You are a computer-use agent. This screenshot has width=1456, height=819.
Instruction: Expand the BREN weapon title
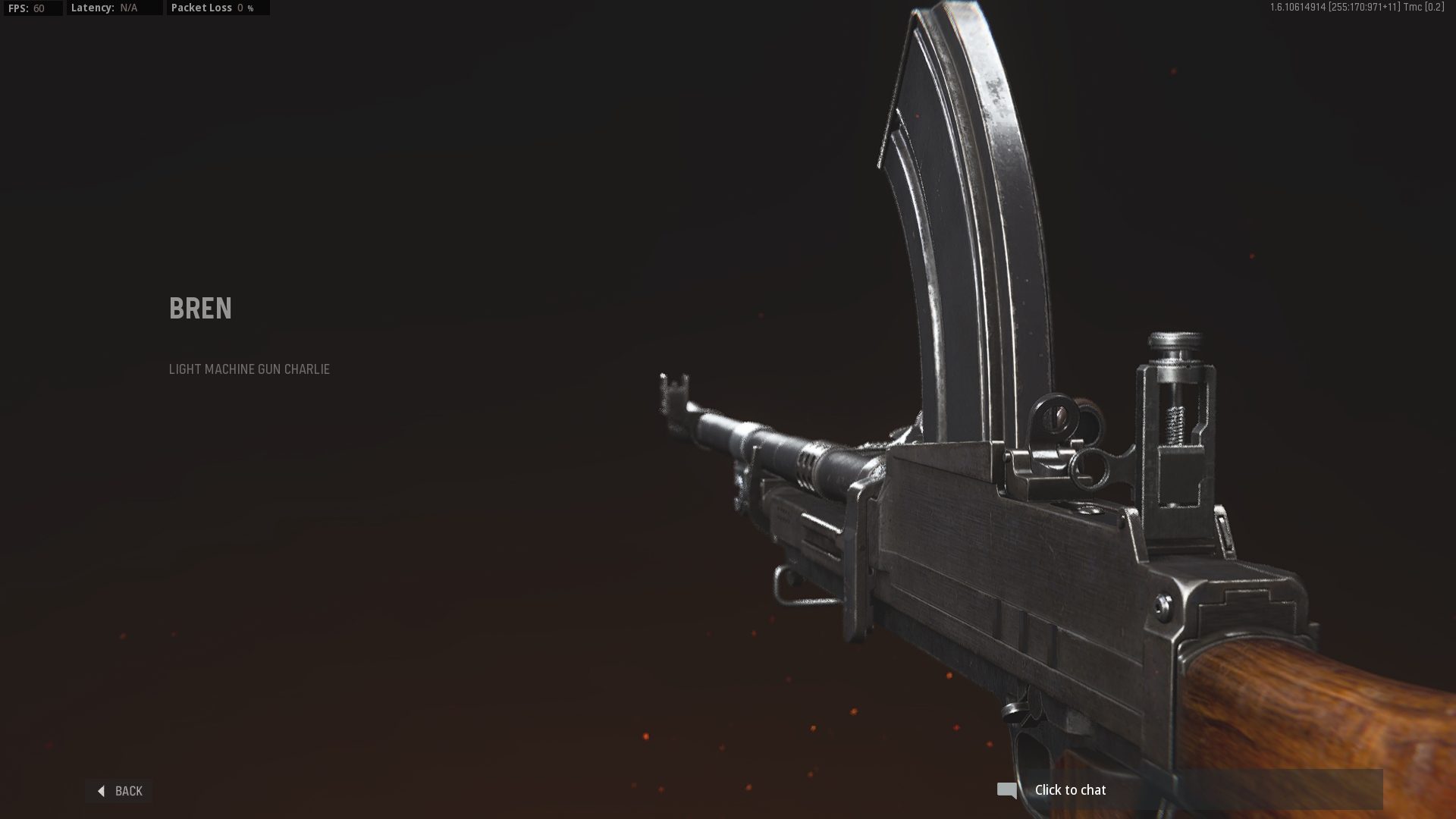199,308
